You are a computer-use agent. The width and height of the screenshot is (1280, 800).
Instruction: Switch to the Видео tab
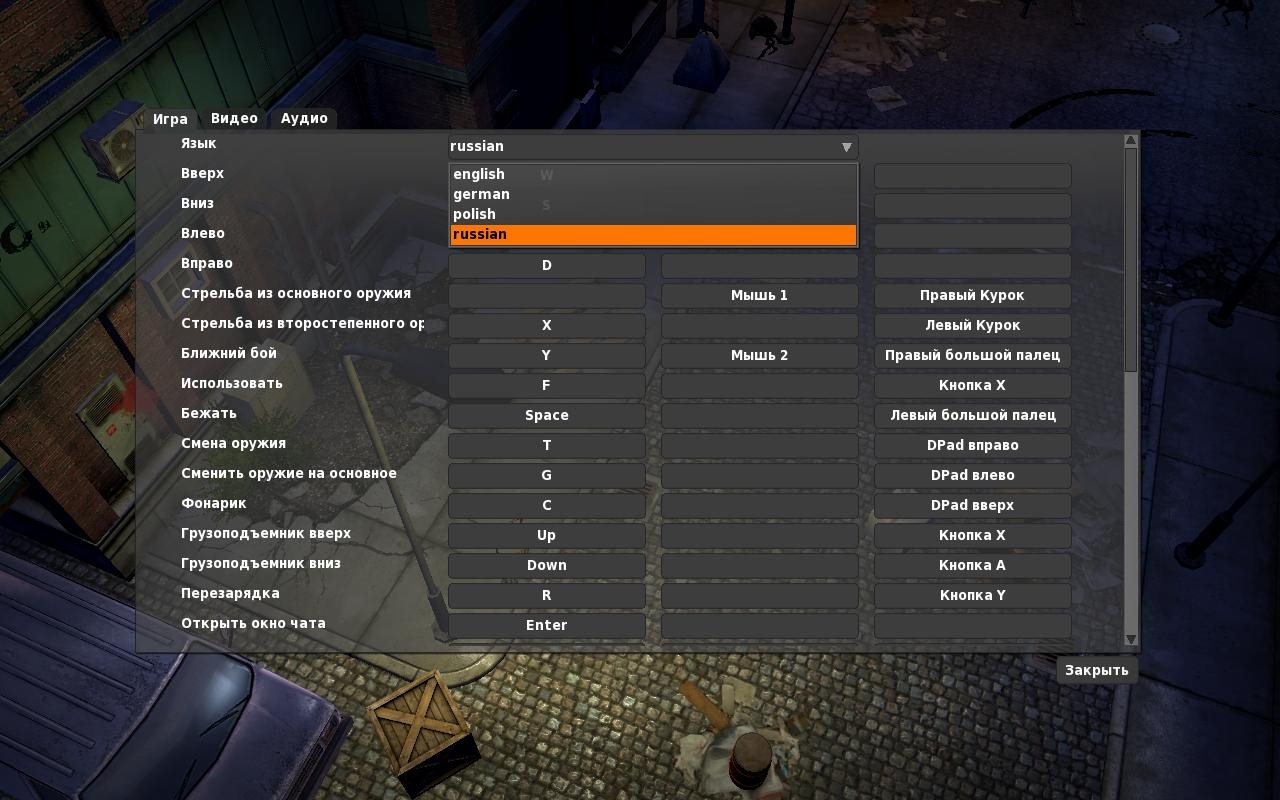tap(234, 118)
